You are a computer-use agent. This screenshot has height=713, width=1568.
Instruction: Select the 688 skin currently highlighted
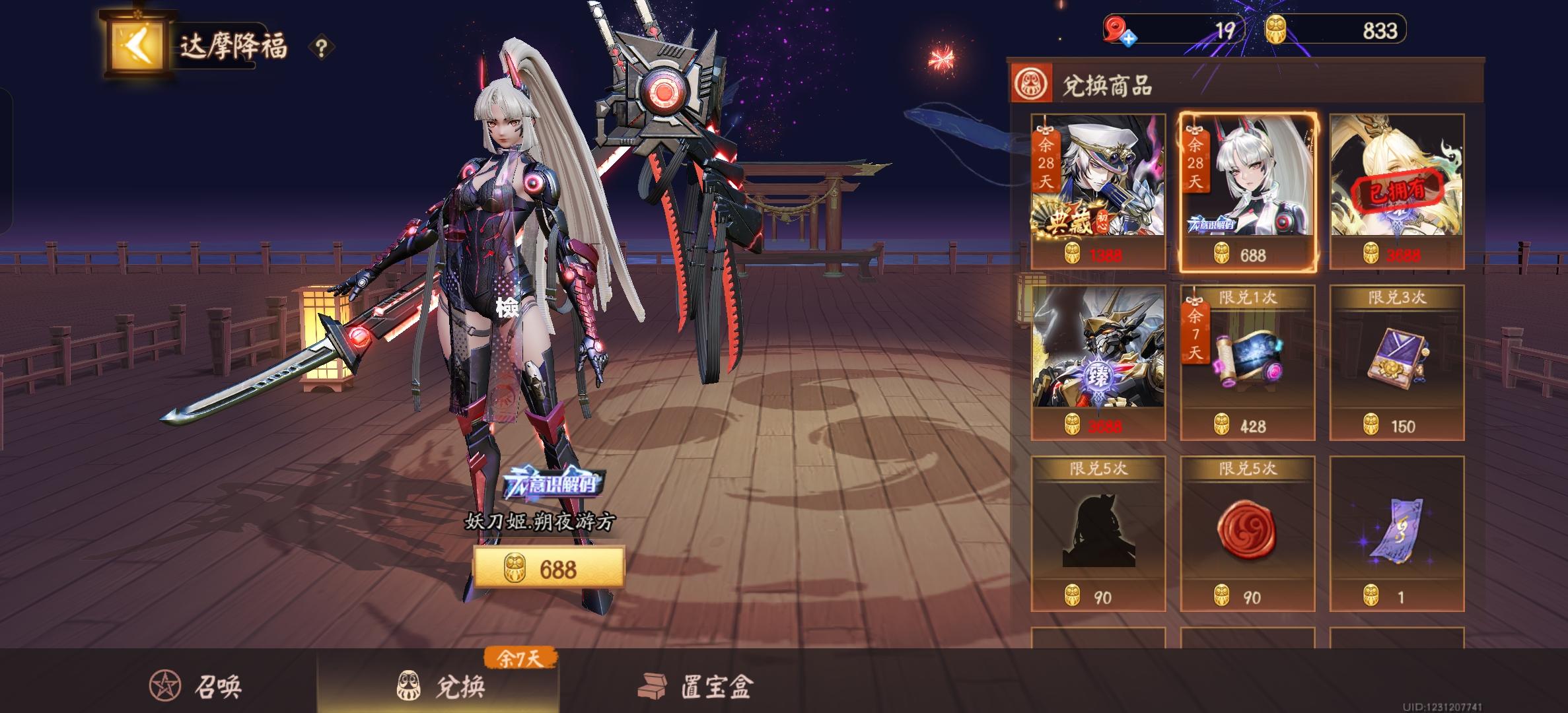[x=1248, y=191]
